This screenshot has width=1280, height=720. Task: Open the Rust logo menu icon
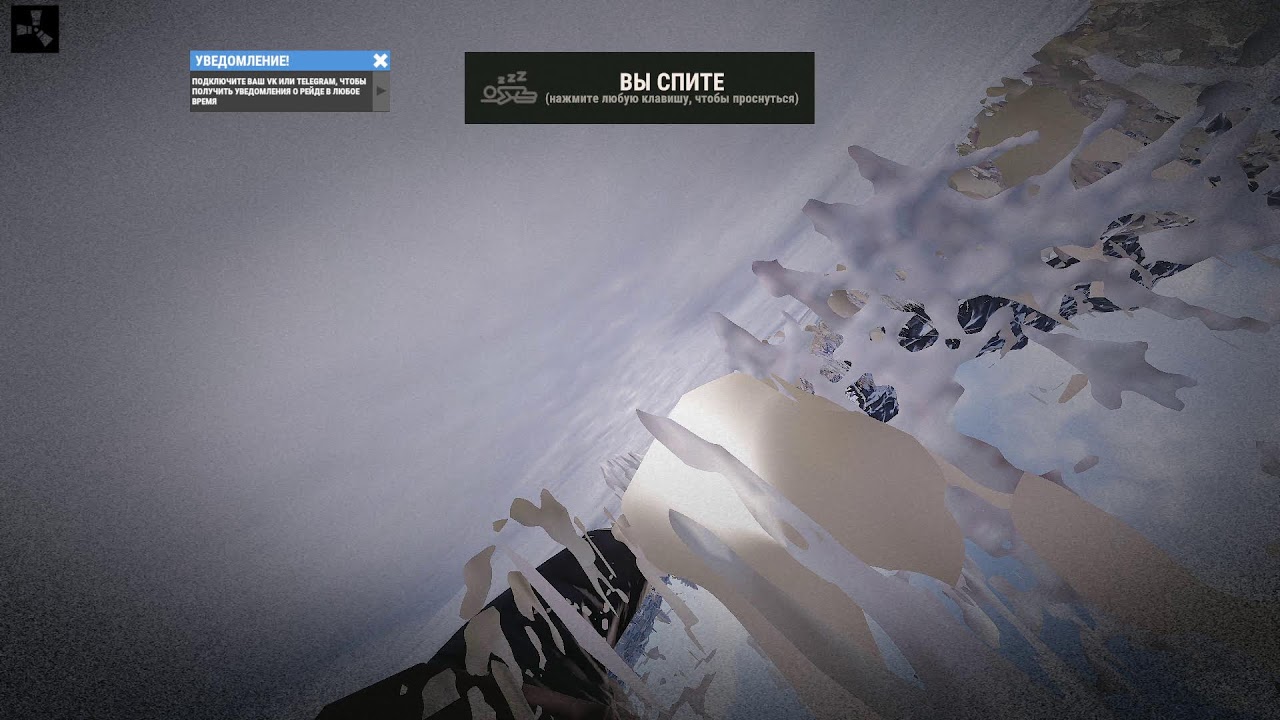click(x=35, y=29)
